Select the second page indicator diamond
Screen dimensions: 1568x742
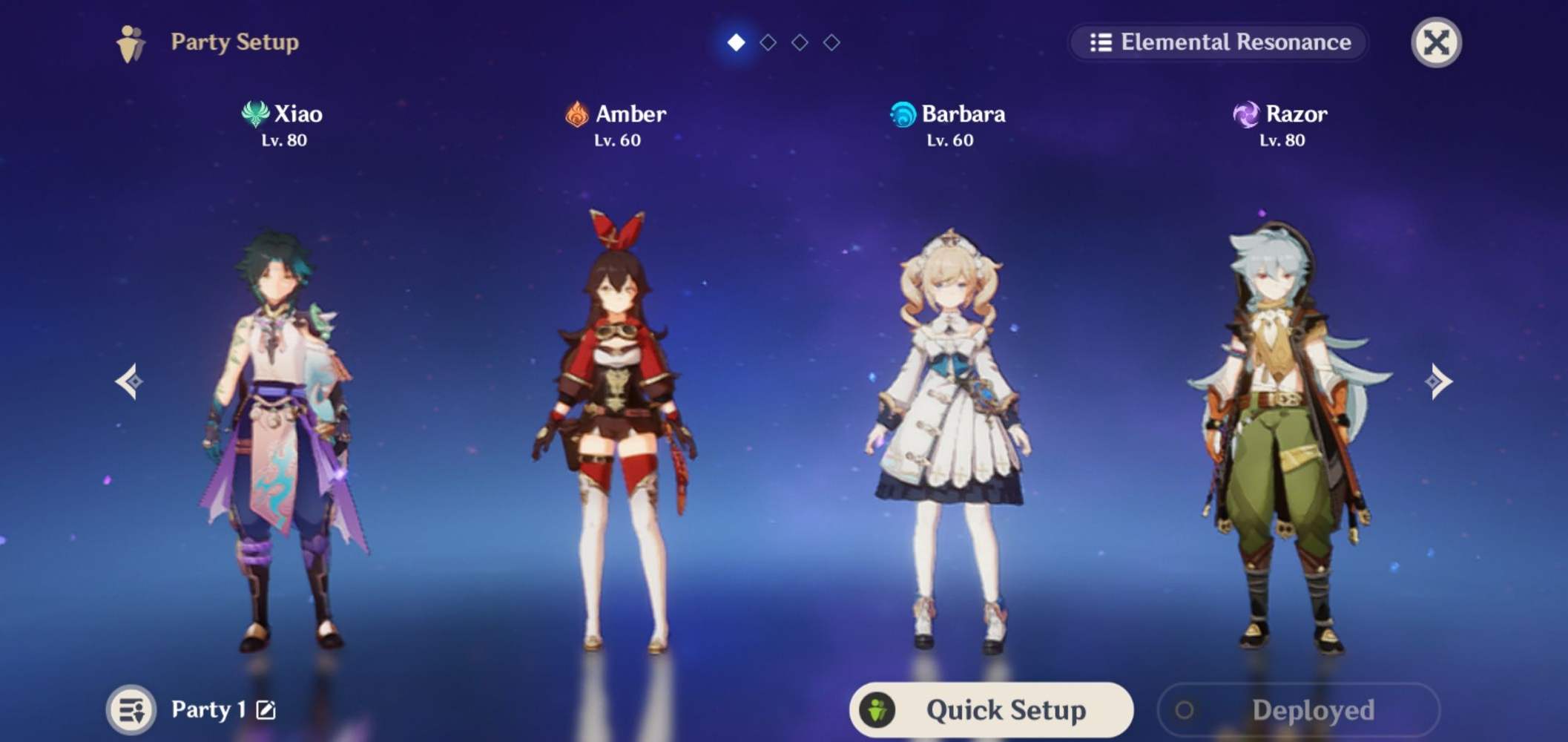coord(768,42)
